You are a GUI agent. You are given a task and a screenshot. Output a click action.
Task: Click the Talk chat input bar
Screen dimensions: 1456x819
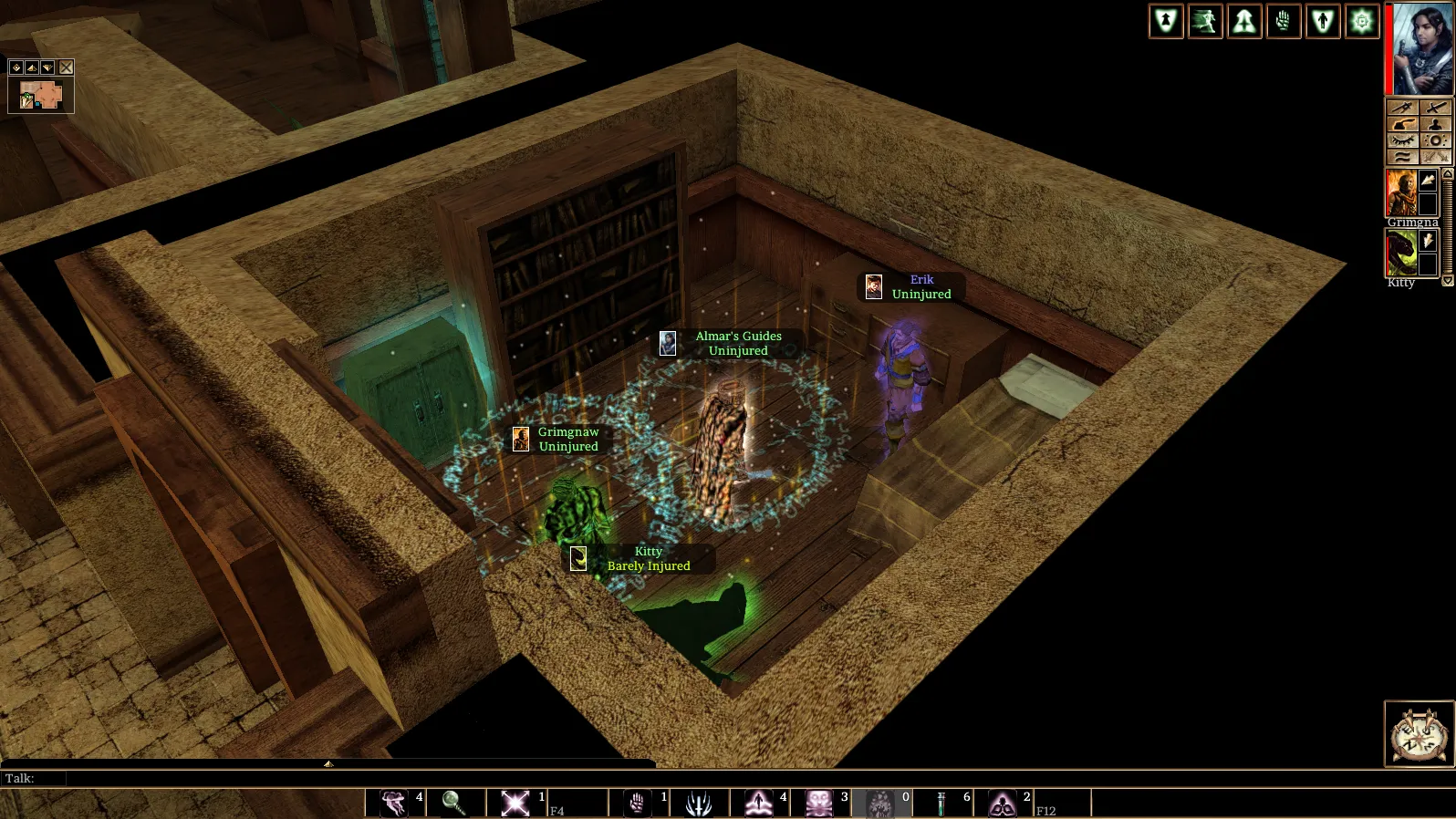tap(365, 778)
